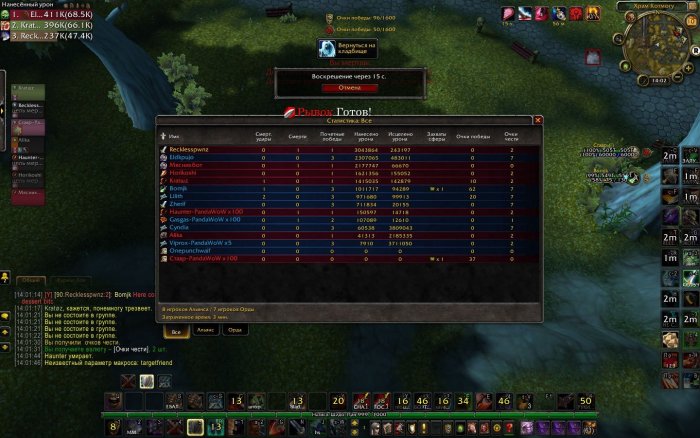Switch scoreboard to the Орда tab
The height and width of the screenshot is (438, 700).
[x=234, y=331]
